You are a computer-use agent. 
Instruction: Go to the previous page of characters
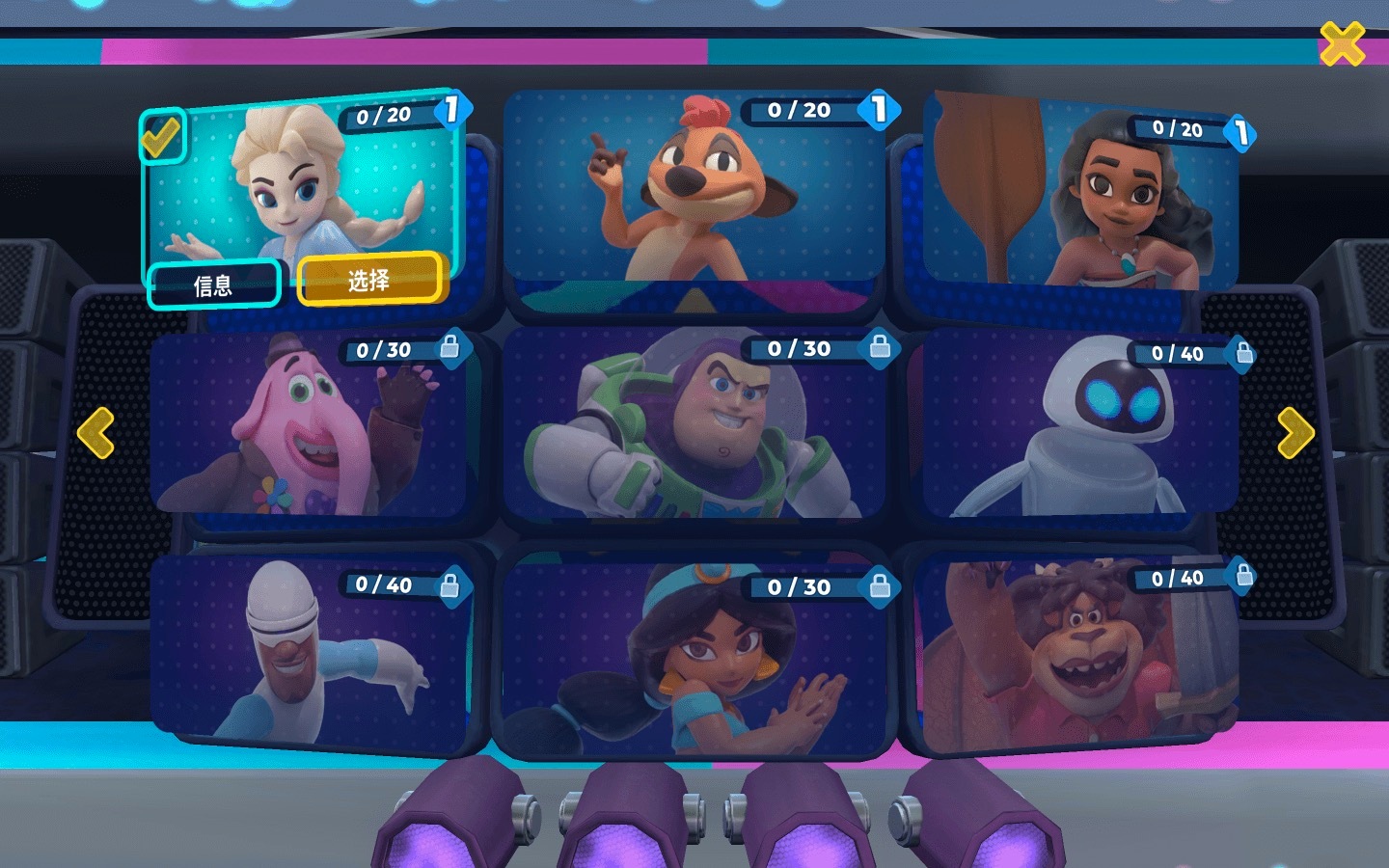[95, 432]
